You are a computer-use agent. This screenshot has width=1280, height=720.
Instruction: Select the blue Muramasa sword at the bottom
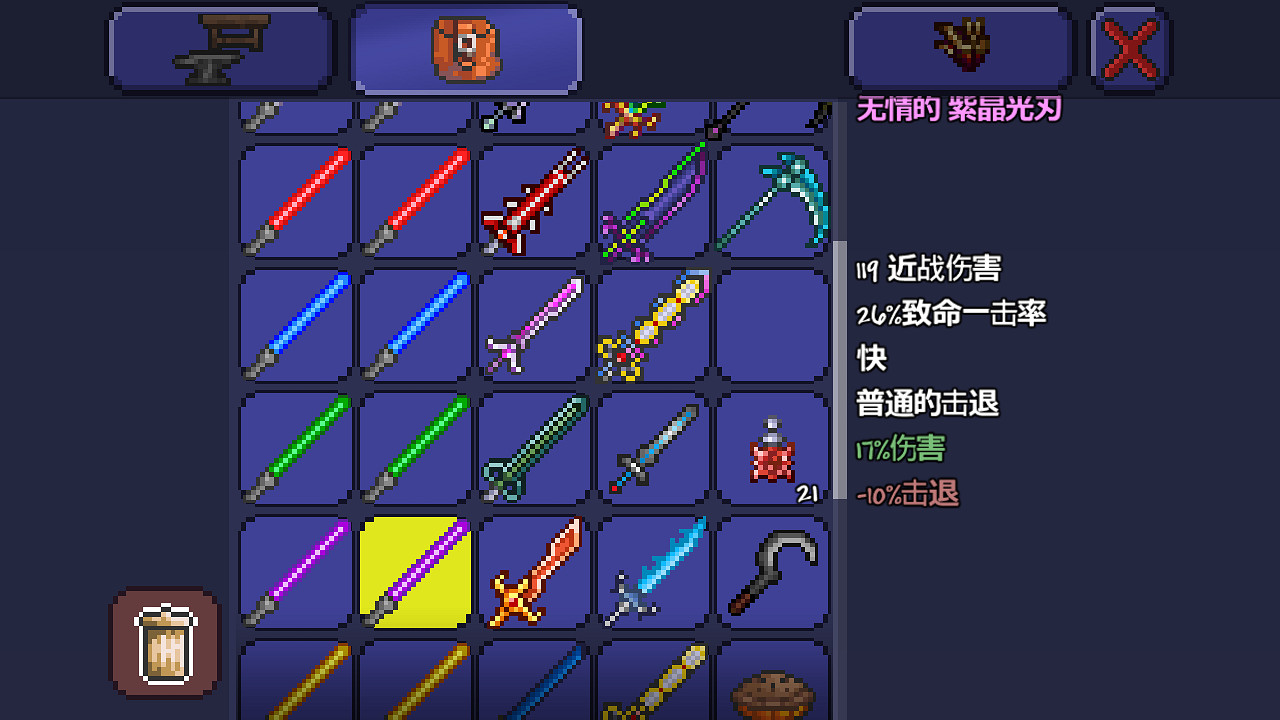pos(535,688)
